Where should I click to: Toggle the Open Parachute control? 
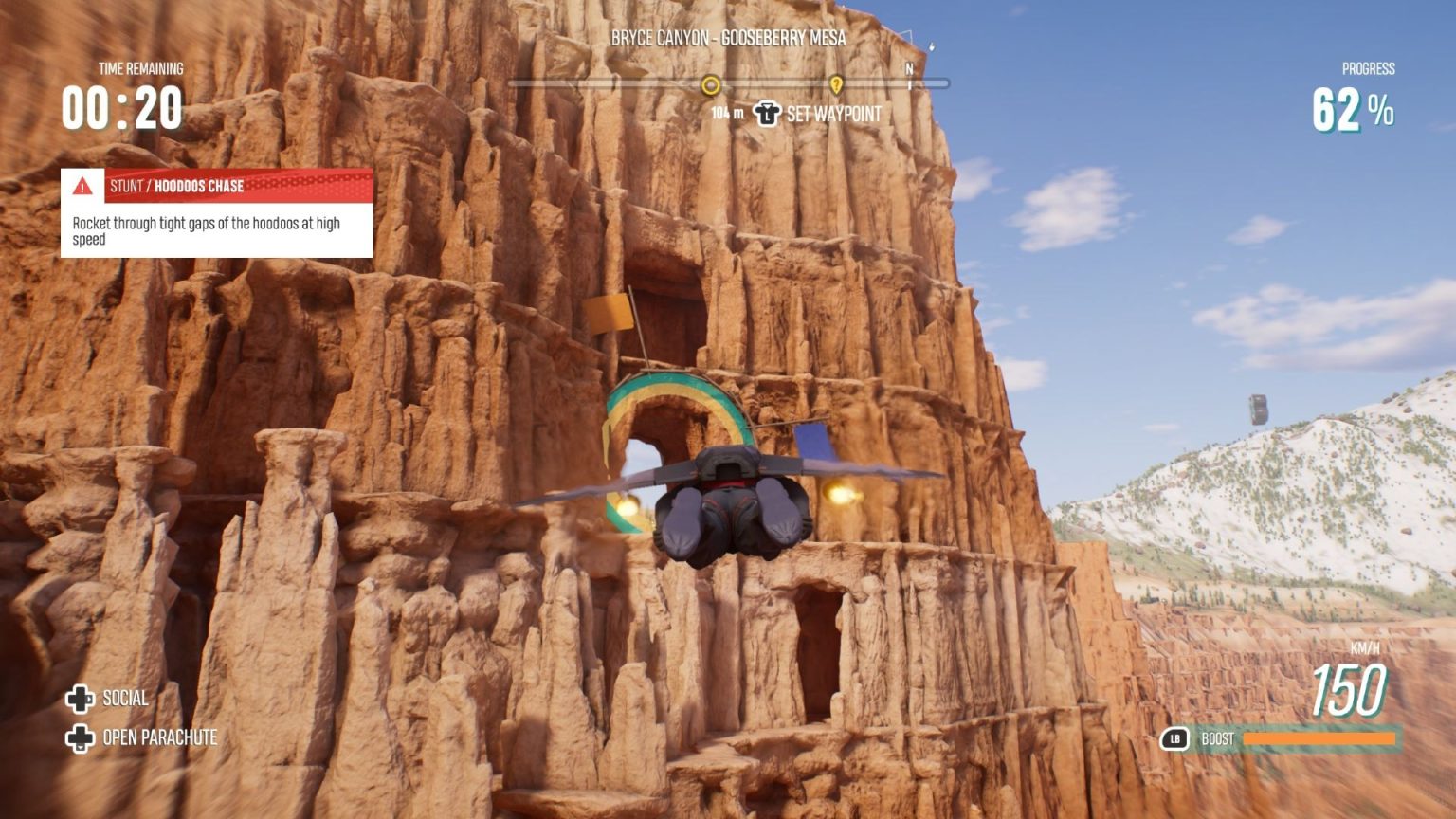tap(162, 736)
